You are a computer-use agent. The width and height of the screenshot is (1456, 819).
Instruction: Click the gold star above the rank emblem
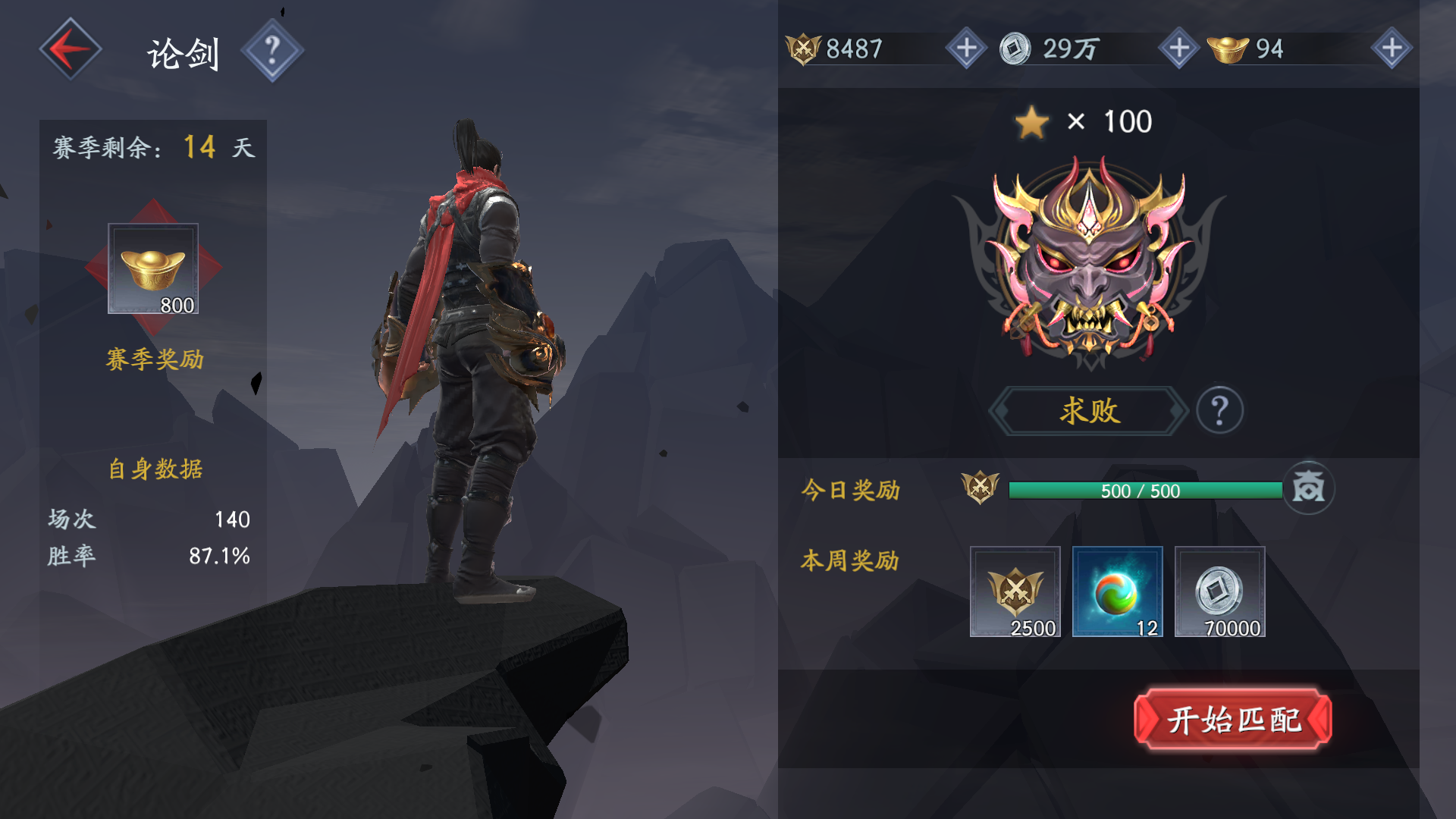point(1034,121)
